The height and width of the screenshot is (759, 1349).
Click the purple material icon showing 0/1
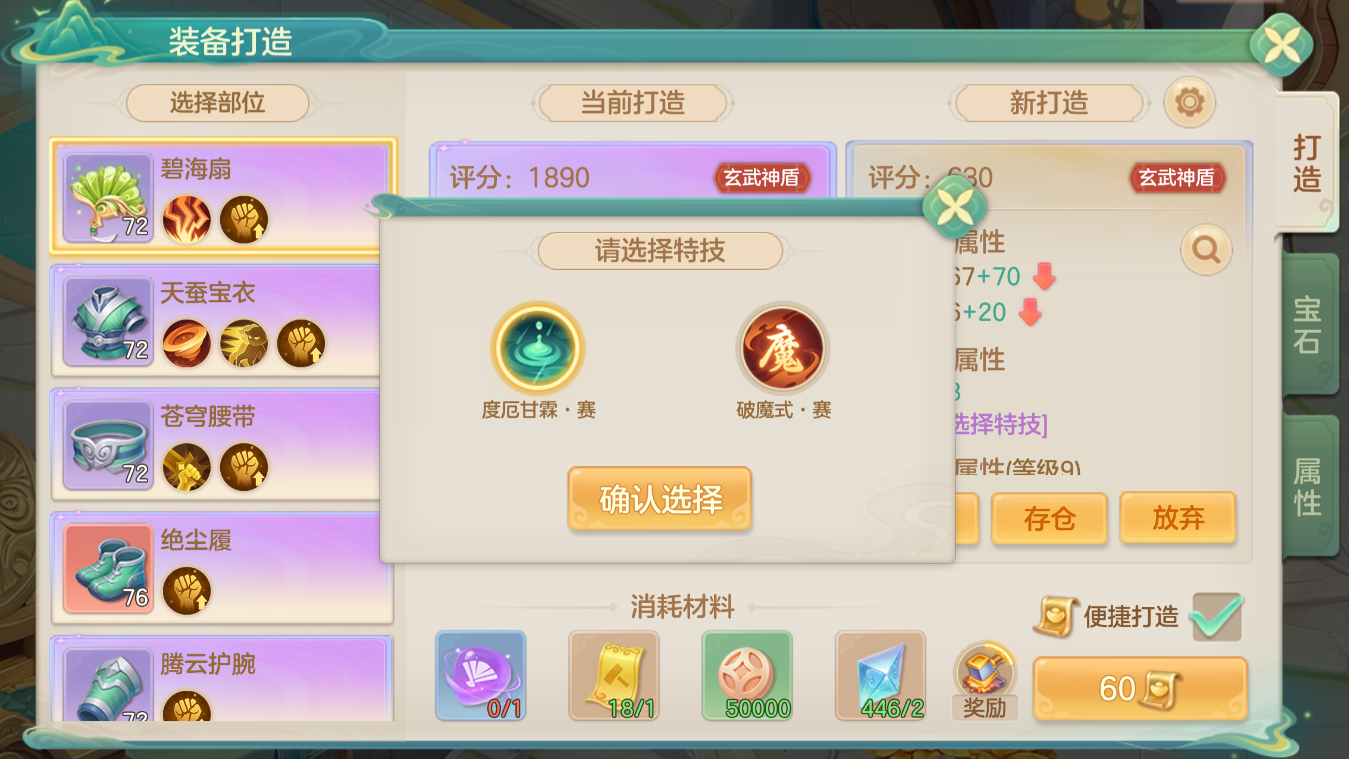pyautogui.click(x=481, y=676)
